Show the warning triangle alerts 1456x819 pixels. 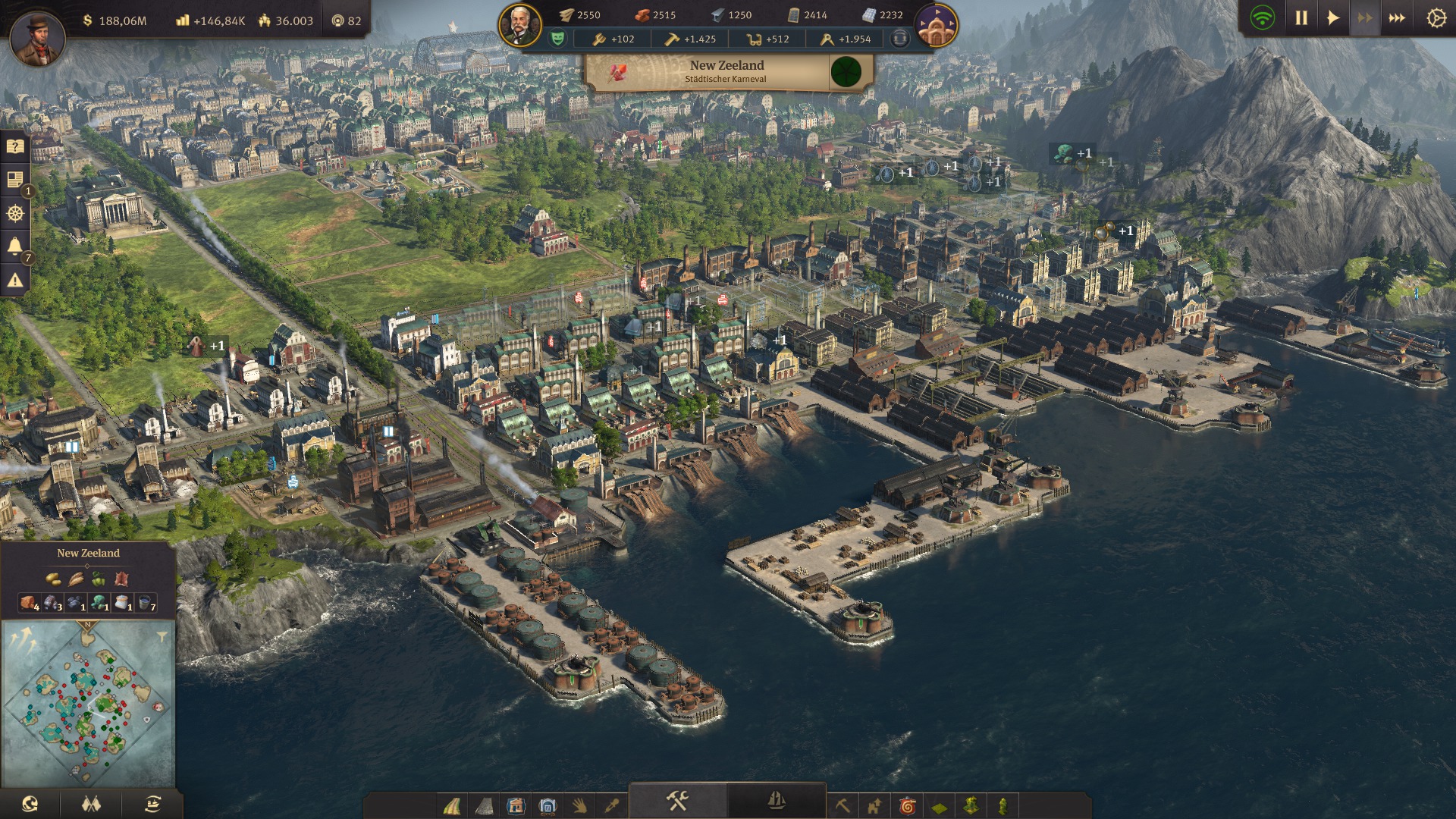(14, 281)
